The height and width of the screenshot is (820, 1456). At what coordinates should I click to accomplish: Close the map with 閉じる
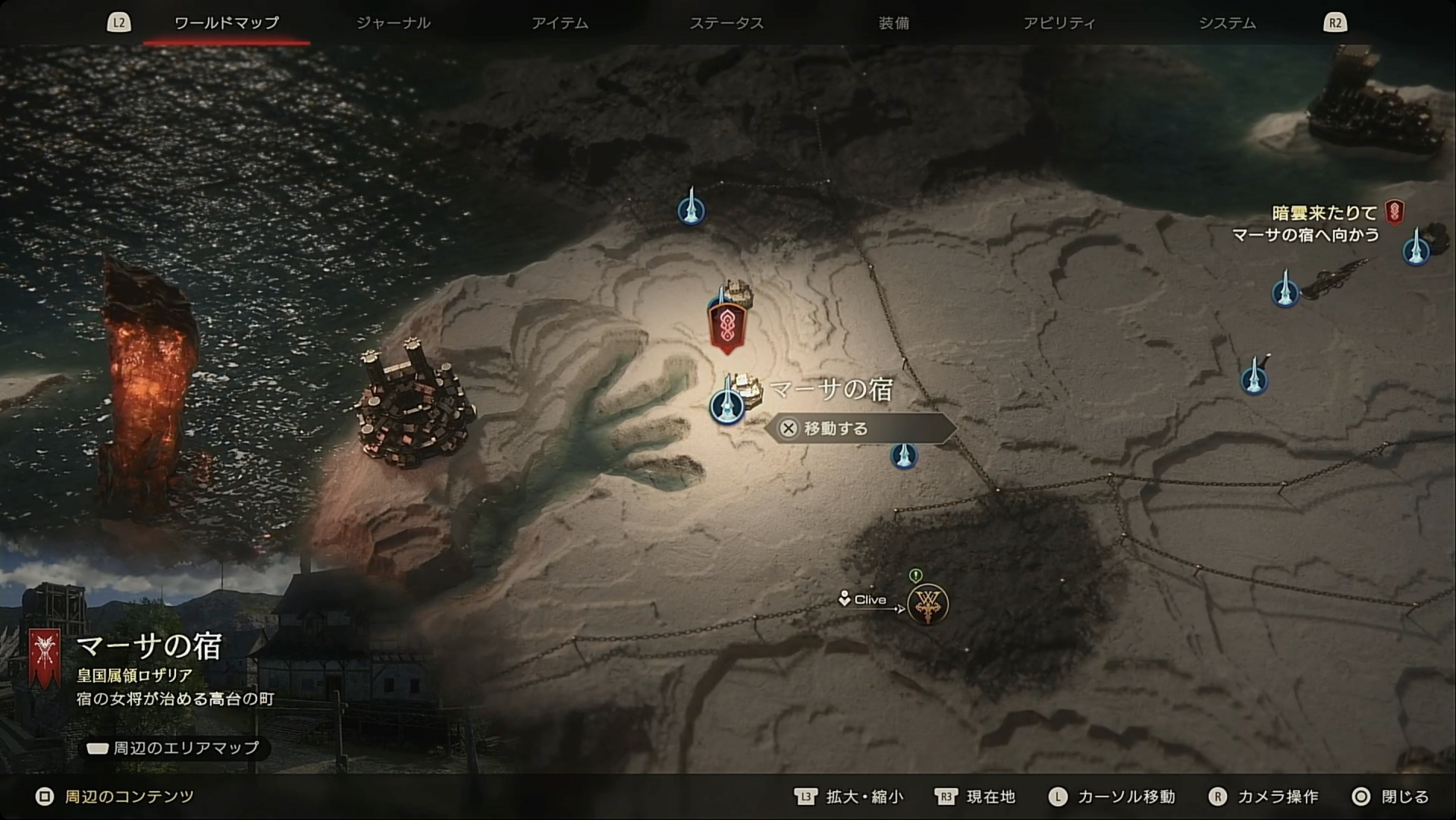(x=1390, y=796)
